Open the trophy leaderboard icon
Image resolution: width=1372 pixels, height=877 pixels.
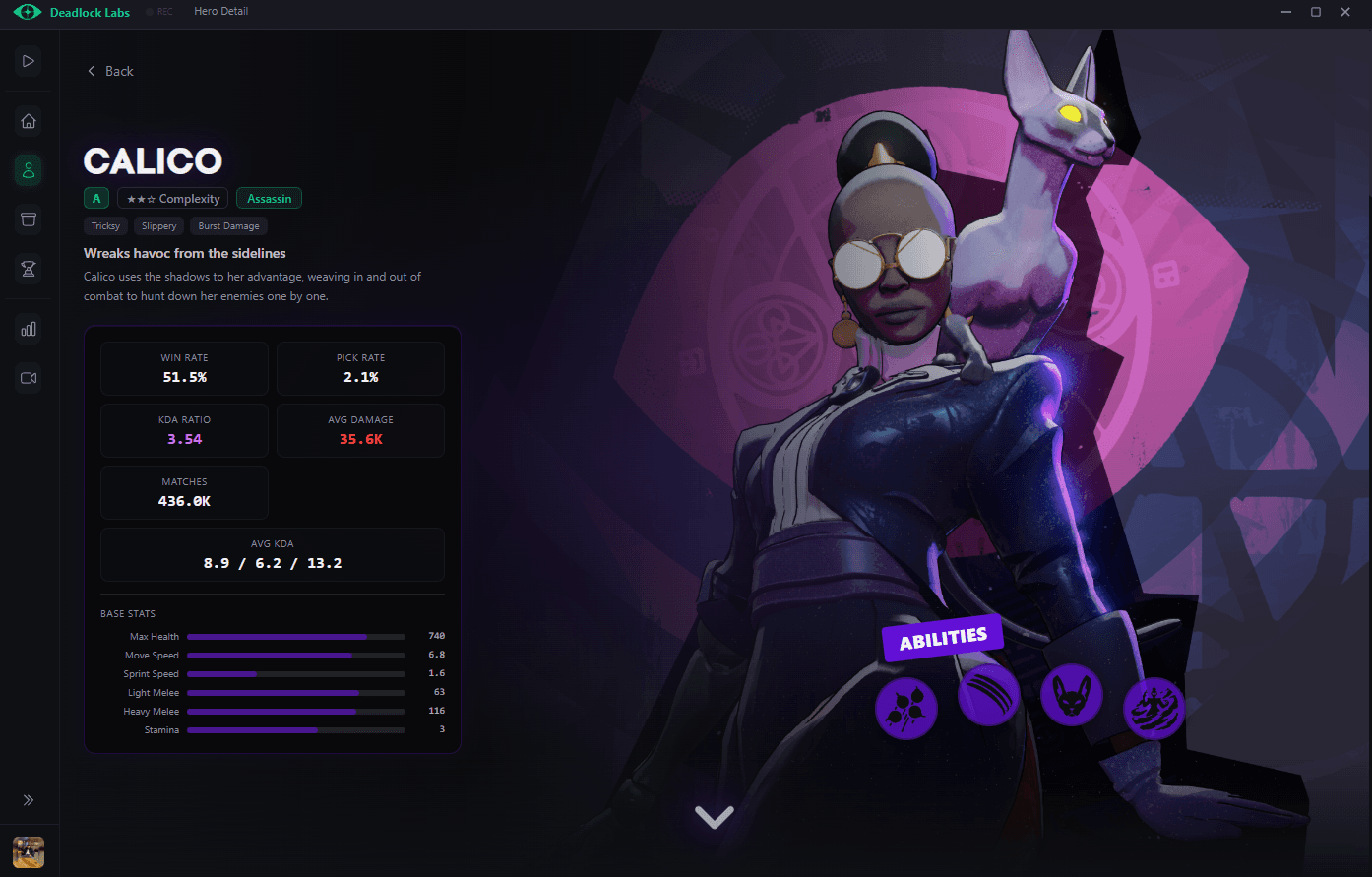pos(28,268)
